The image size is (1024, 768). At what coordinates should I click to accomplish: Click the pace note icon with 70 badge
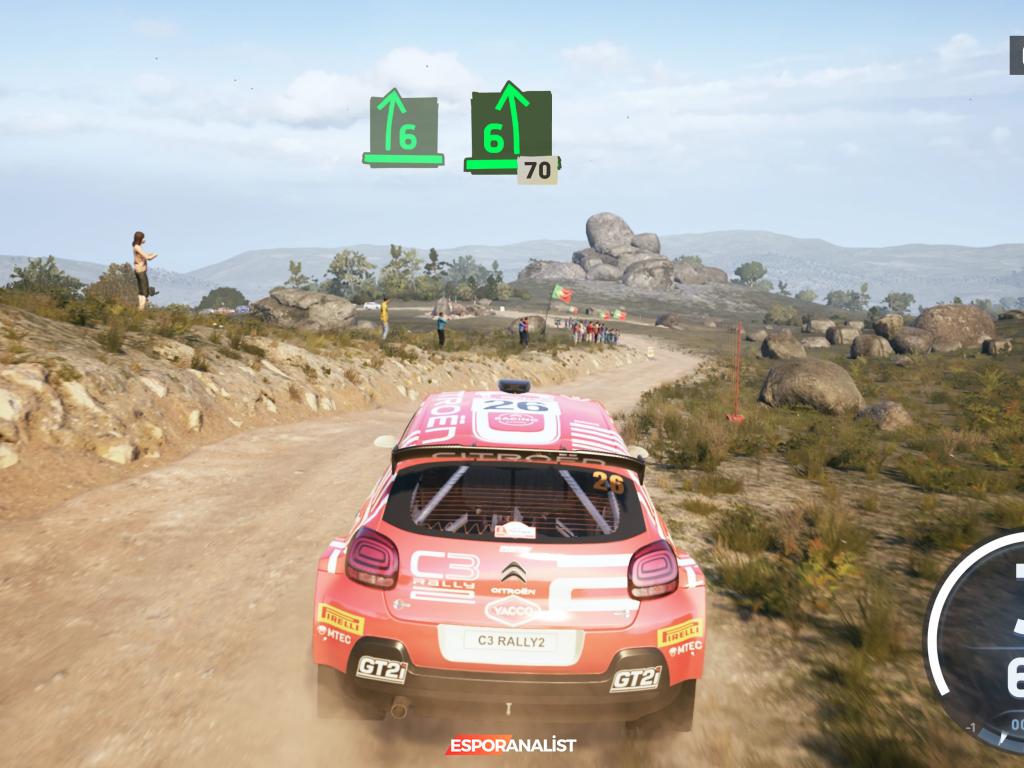pyautogui.click(x=510, y=131)
